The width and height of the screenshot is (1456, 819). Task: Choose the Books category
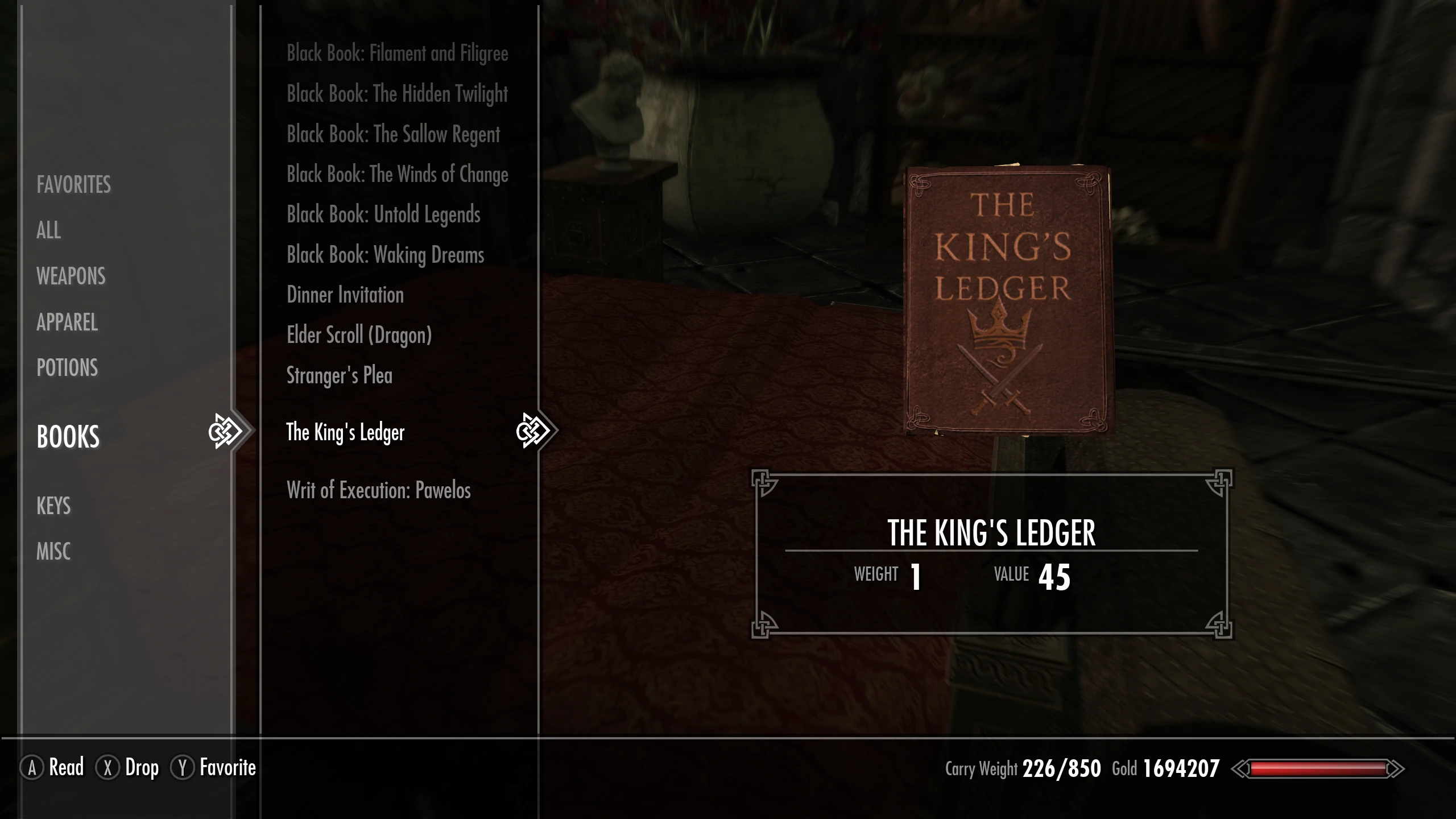click(x=68, y=437)
